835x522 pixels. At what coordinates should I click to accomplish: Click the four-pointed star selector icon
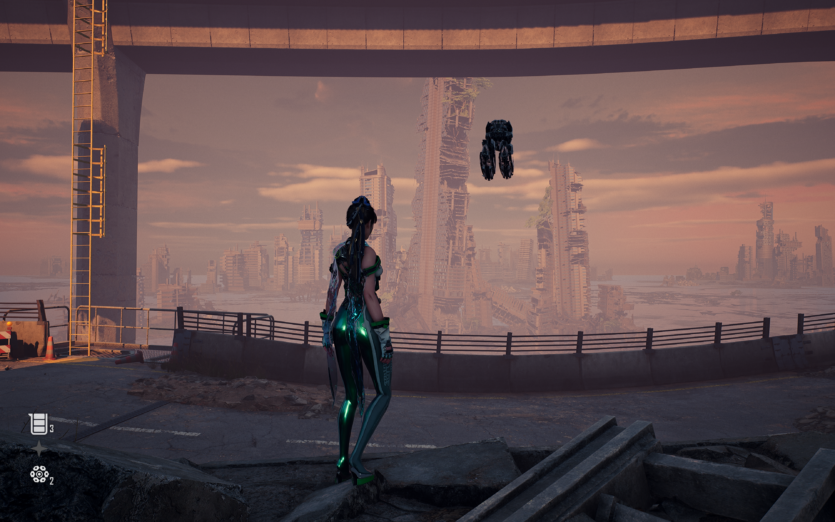point(39,449)
